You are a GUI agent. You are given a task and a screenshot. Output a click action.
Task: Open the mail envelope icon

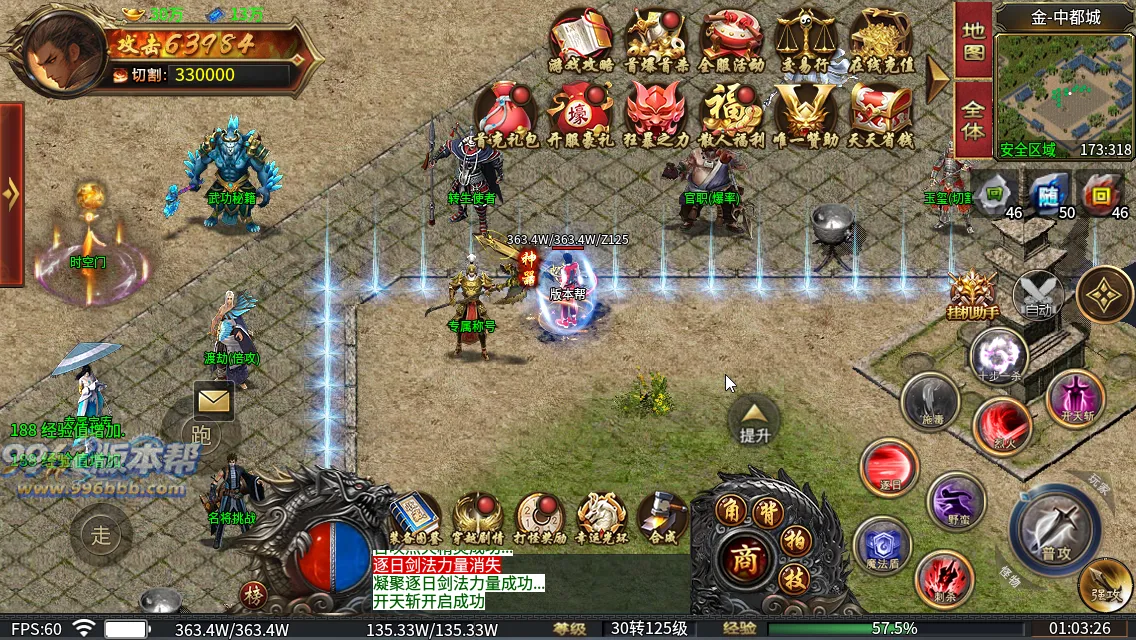tap(214, 401)
